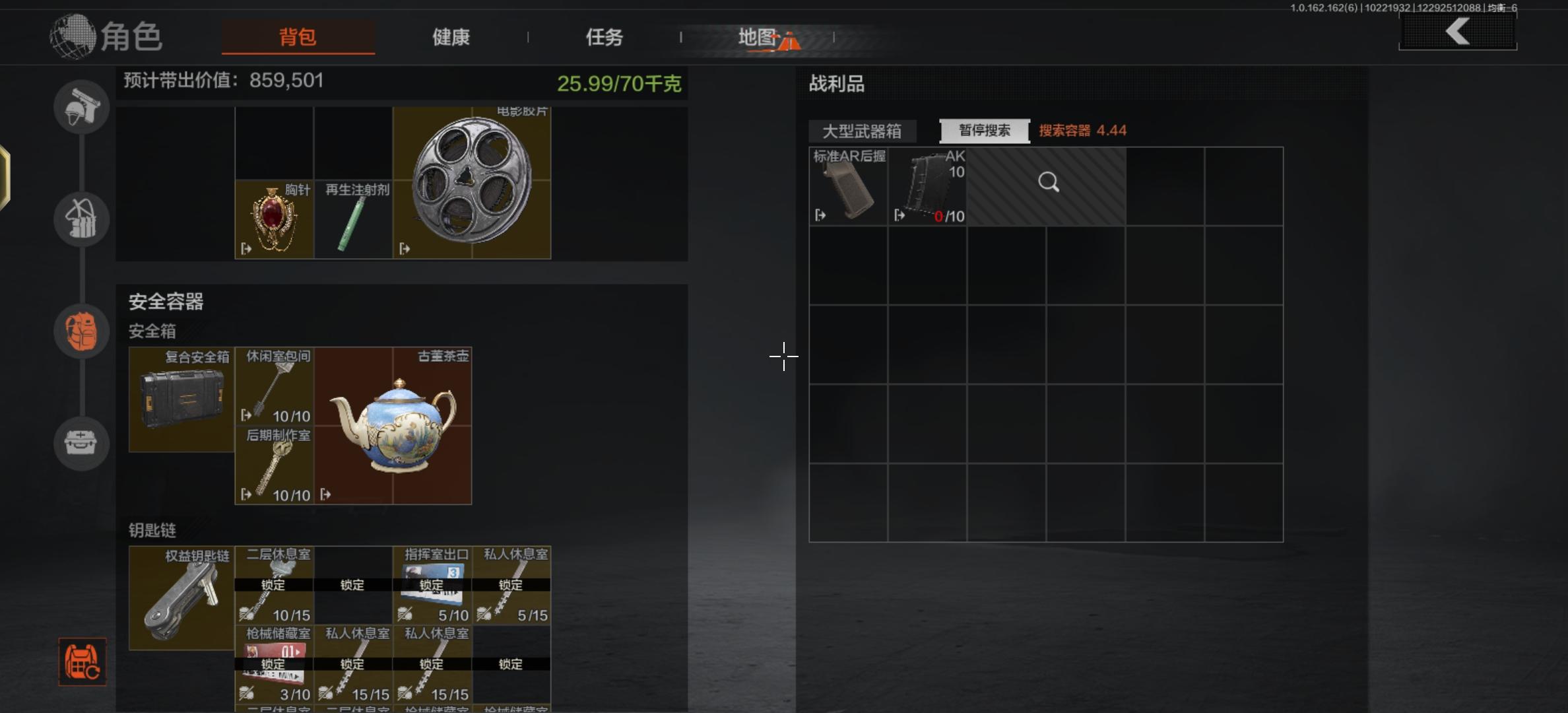Open the weapon loadout panel icon

click(x=81, y=107)
